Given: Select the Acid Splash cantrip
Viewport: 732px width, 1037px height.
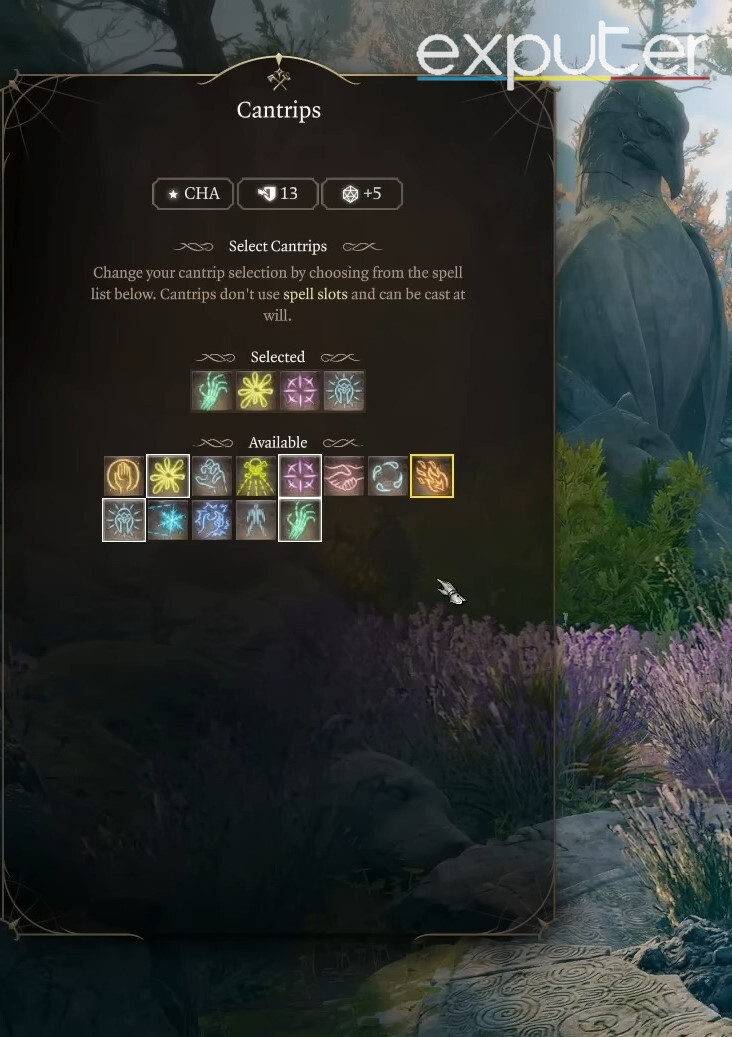Looking at the screenshot, I should point(388,476).
